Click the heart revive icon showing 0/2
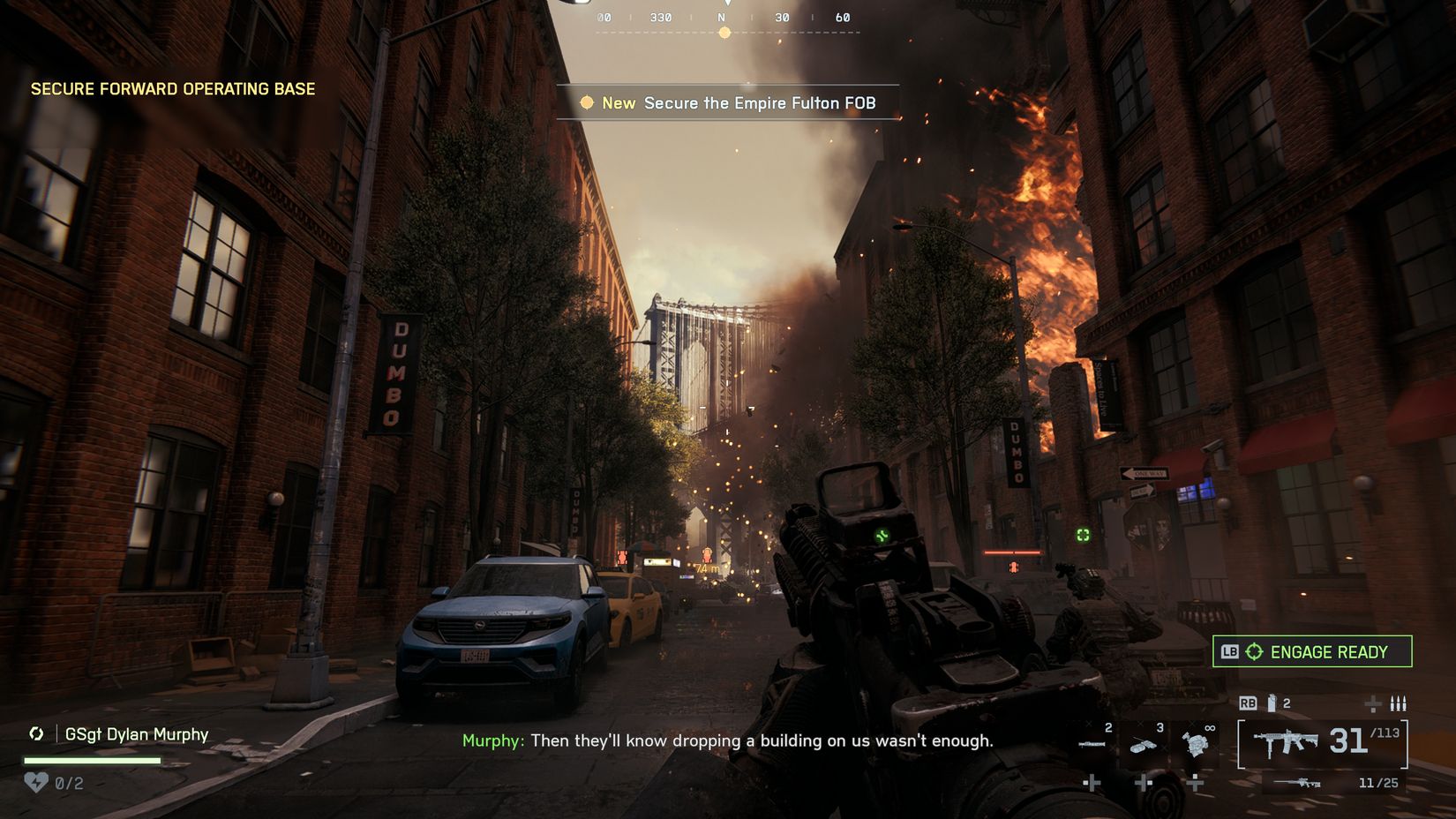This screenshot has height=819, width=1456. coord(35,781)
